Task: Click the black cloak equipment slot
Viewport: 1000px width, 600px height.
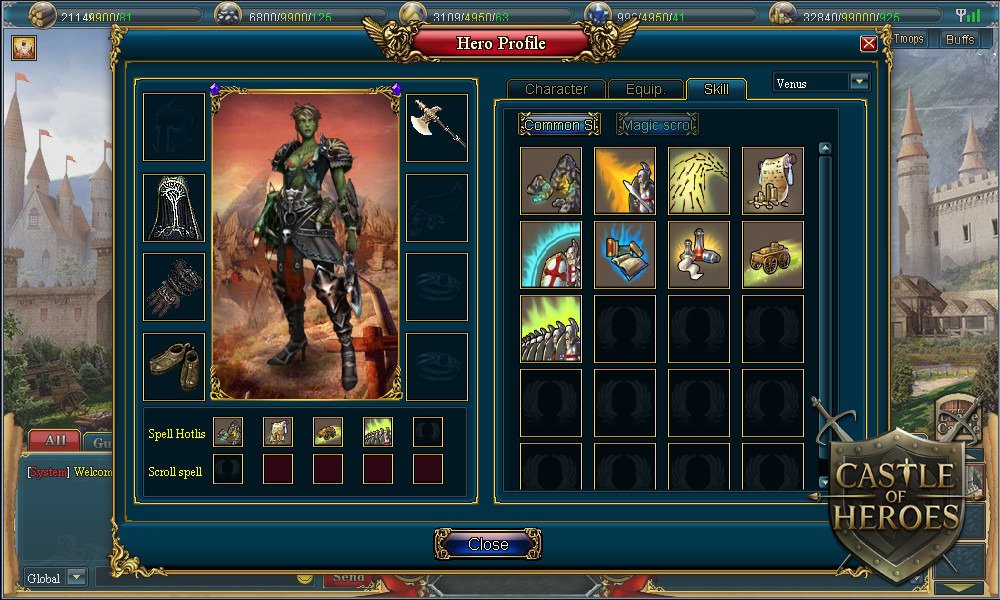Action: [x=174, y=207]
